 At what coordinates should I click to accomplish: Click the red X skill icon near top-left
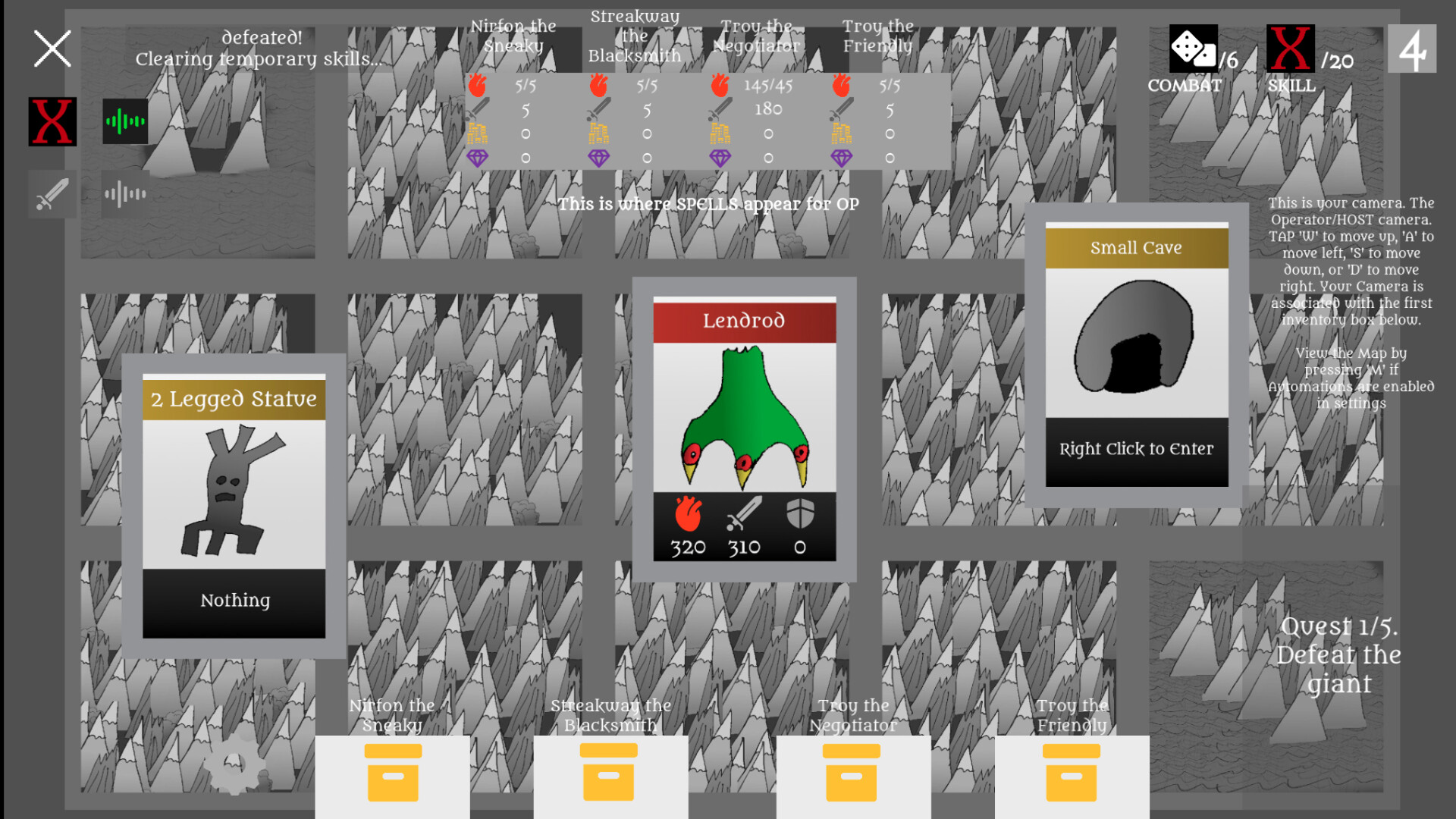(x=51, y=120)
